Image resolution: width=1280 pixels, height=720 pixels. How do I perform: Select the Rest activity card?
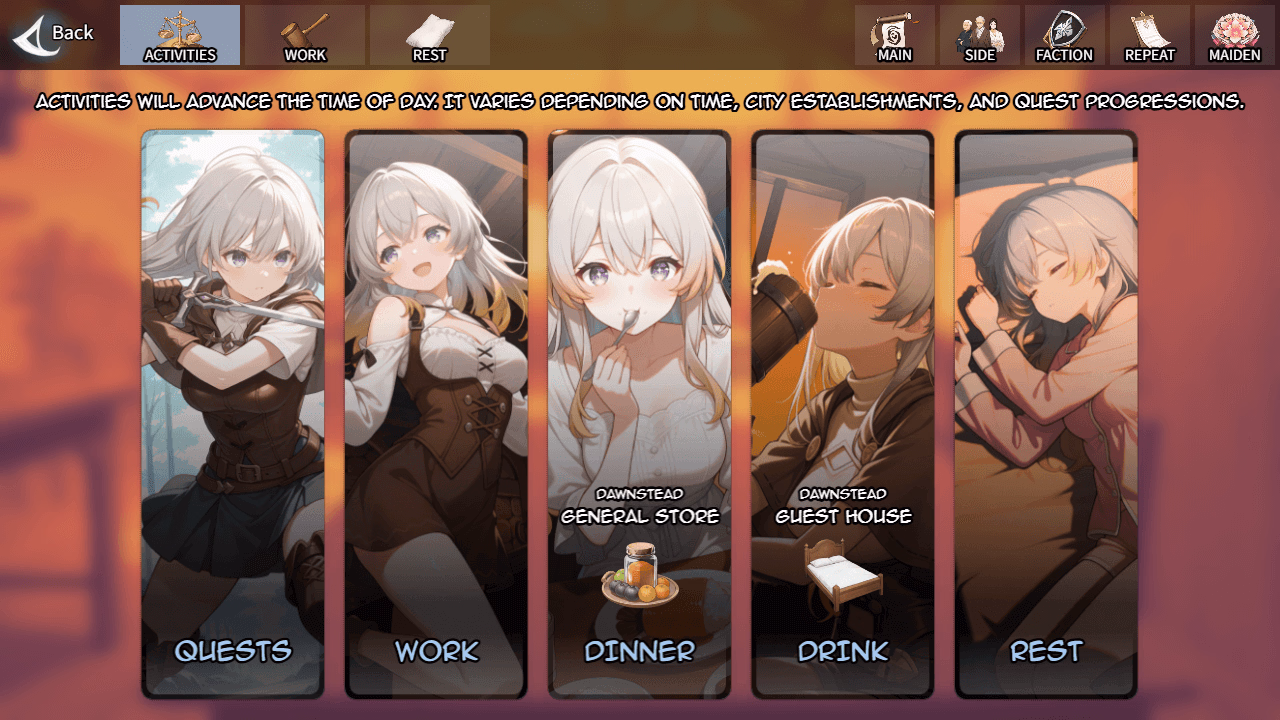(x=1046, y=414)
